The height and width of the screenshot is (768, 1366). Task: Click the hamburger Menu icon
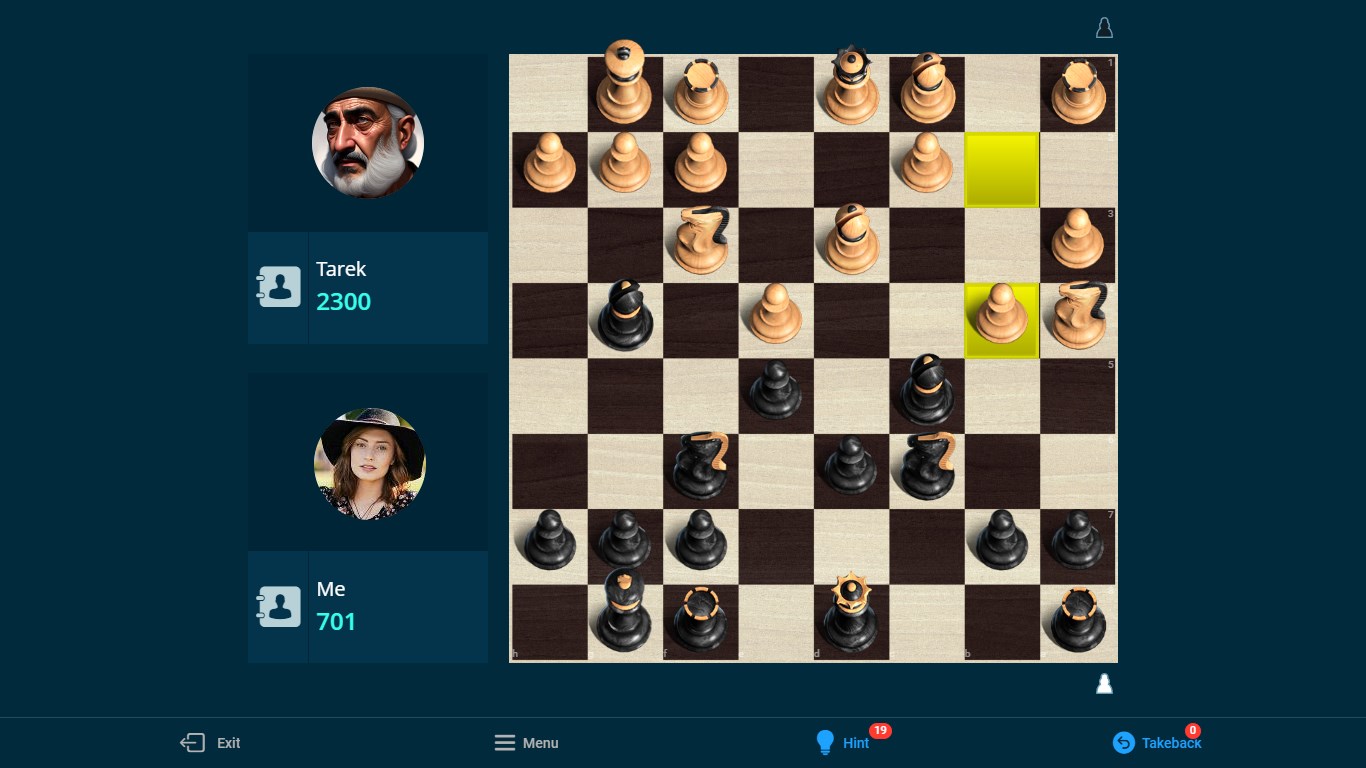pyautogui.click(x=505, y=742)
